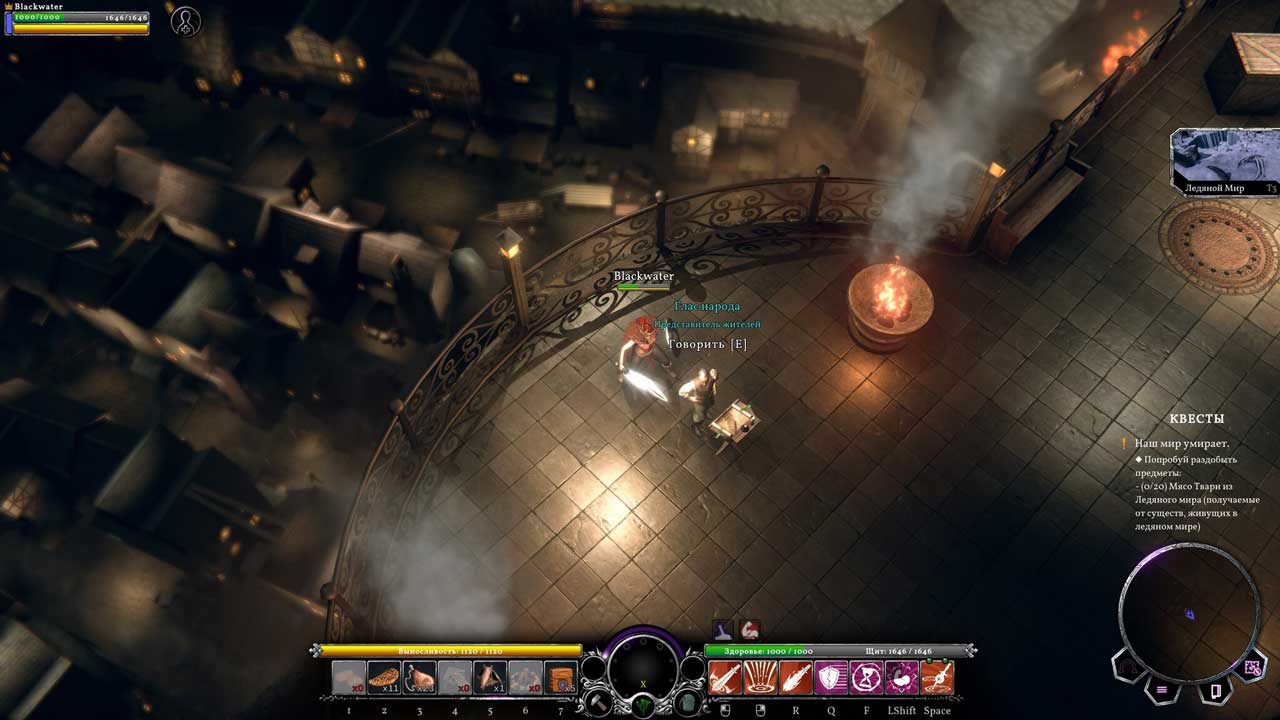Trigger the multi-blade fan attack ability
Viewport: 1280px width, 720px height.
pyautogui.click(x=760, y=678)
